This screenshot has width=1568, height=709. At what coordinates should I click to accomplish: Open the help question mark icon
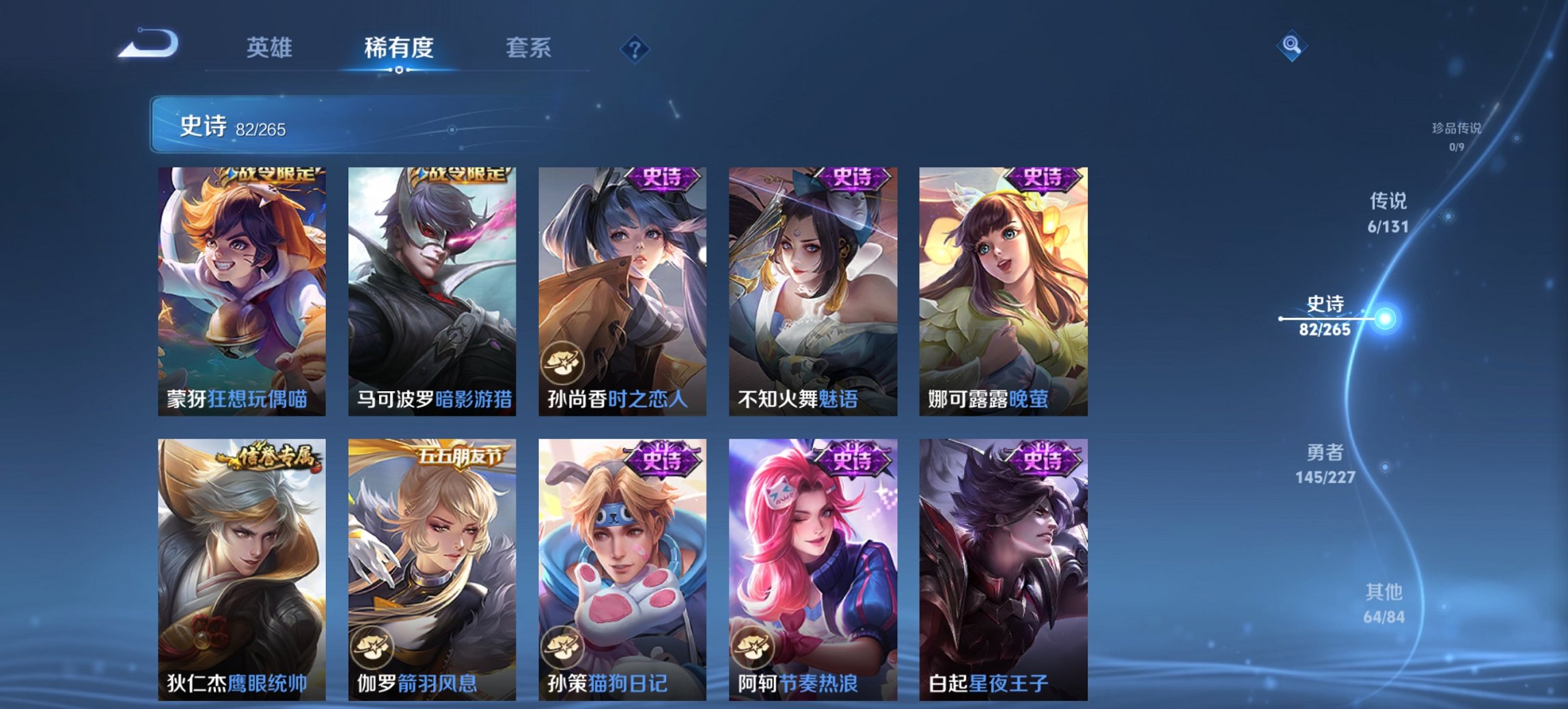[x=635, y=49]
